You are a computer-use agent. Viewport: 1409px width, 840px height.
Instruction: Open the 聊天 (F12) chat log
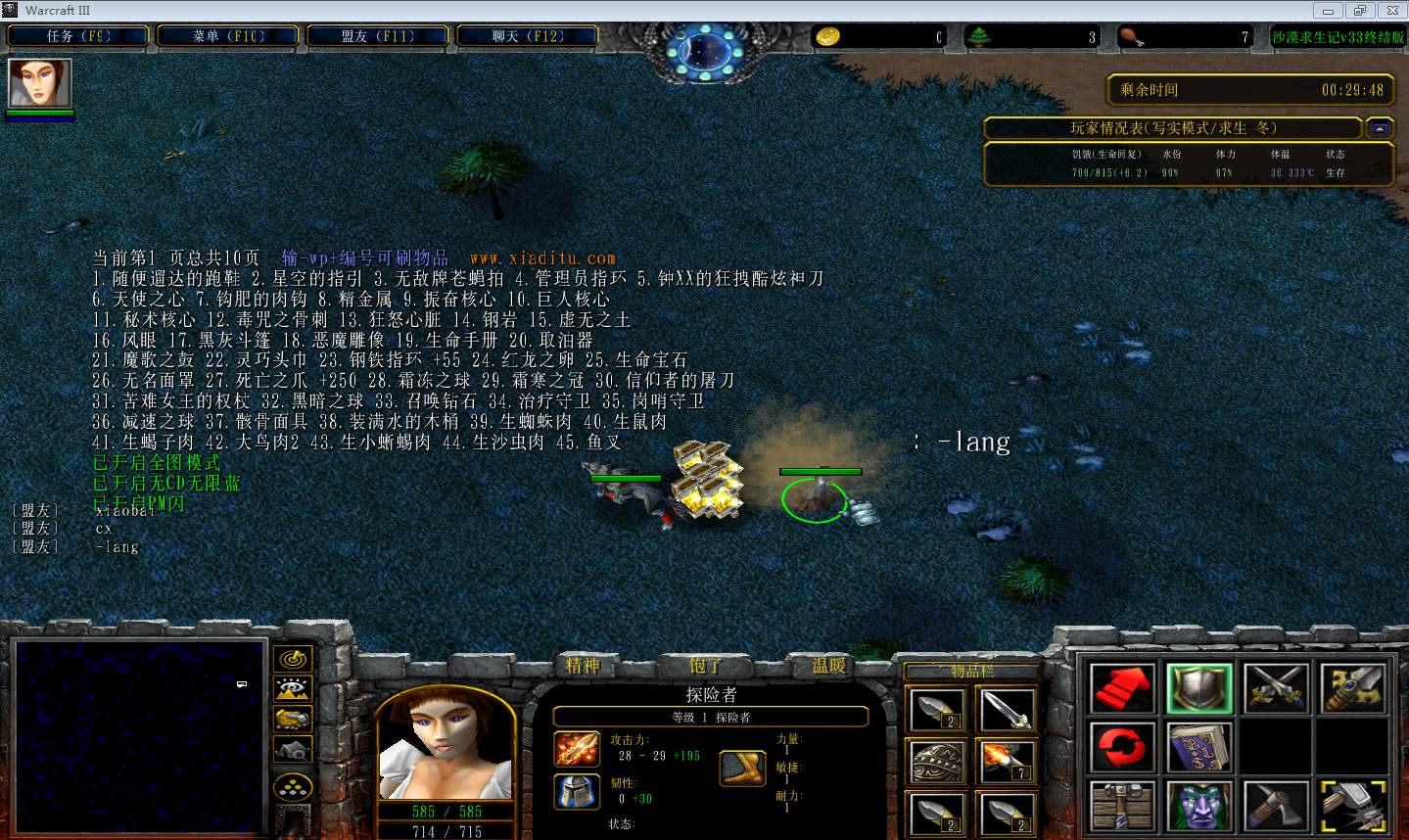(528, 36)
